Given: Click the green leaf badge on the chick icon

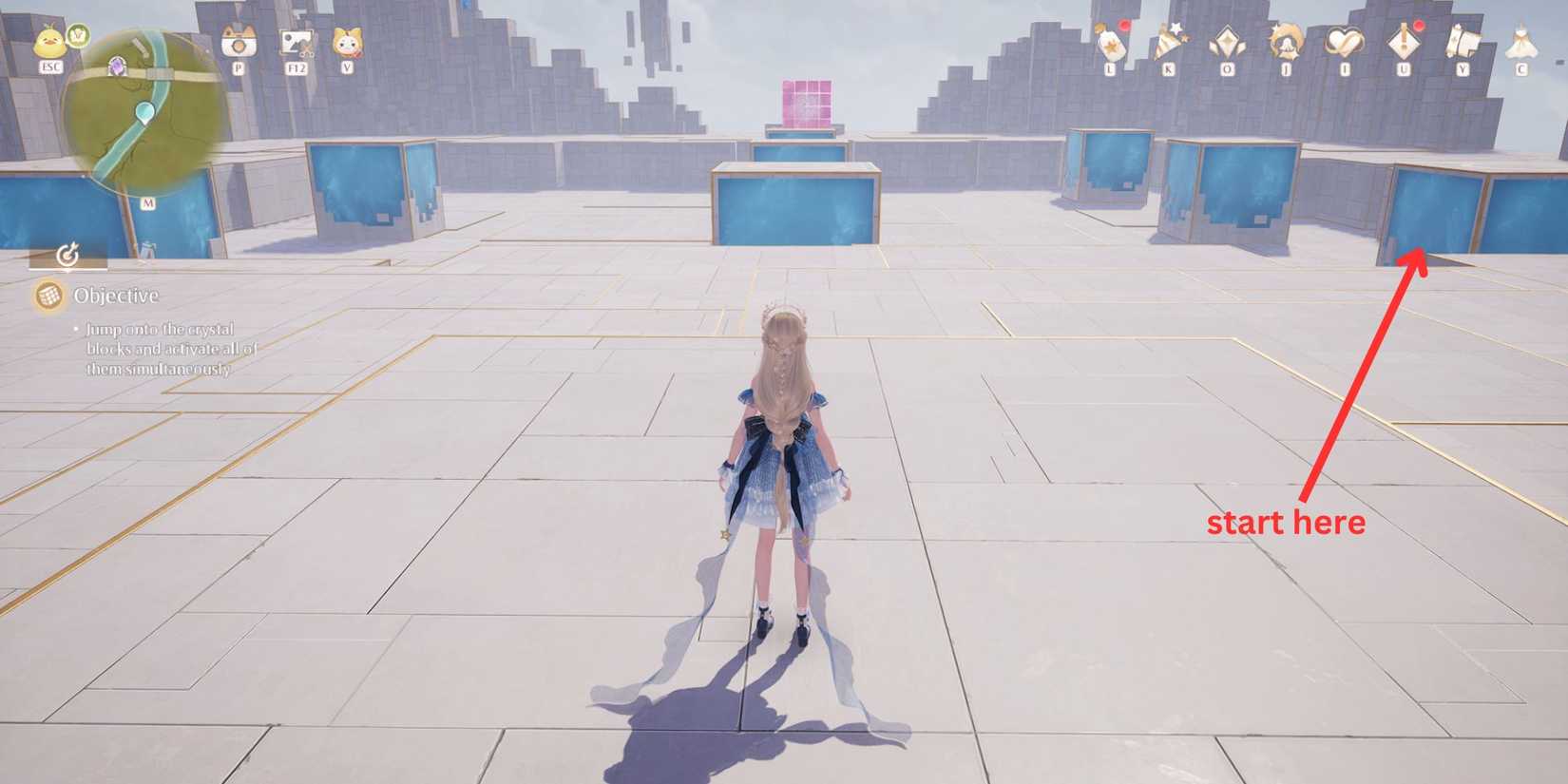Looking at the screenshot, I should pos(78,34).
